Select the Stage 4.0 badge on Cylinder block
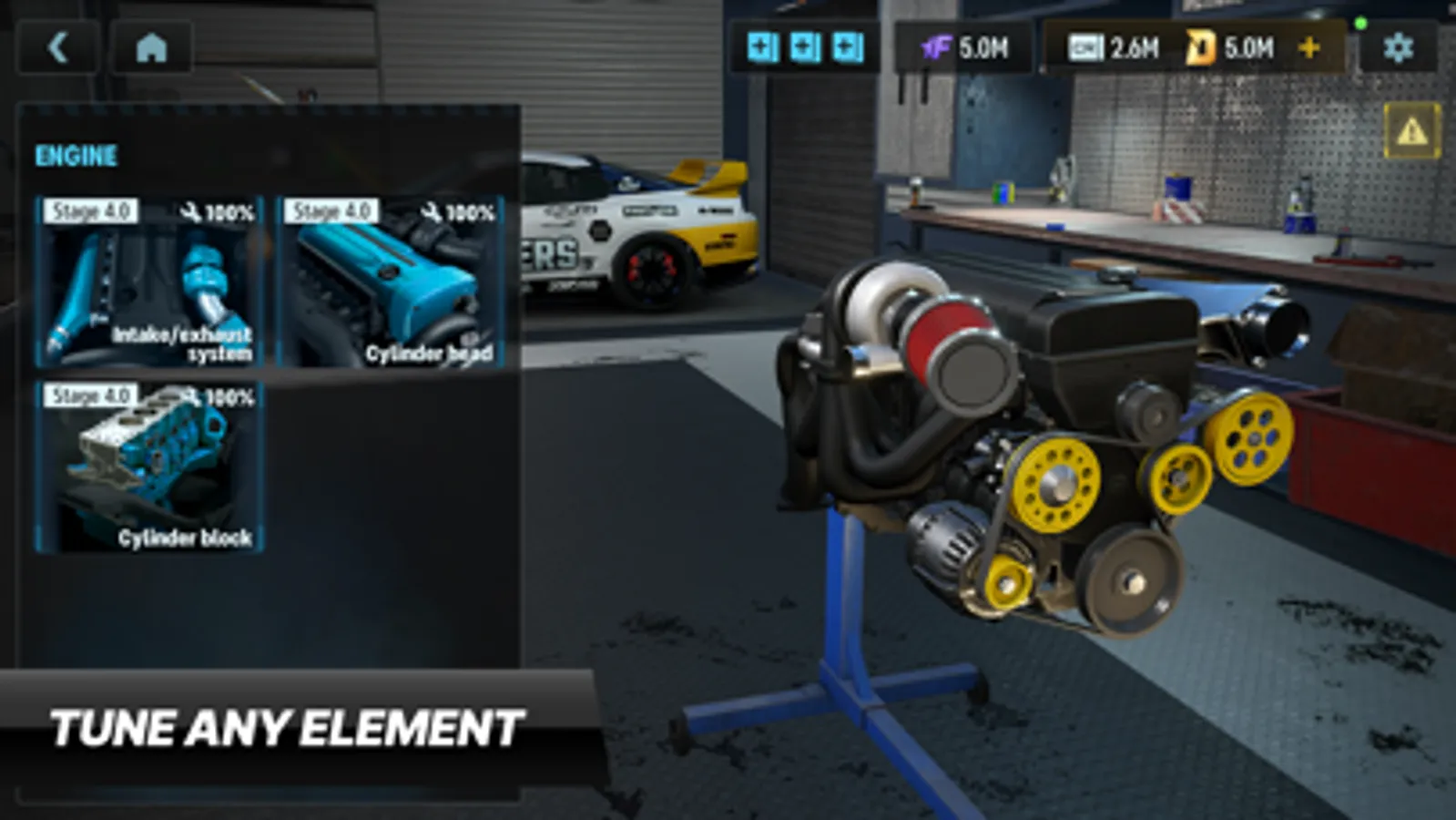1456x820 pixels. click(91, 397)
